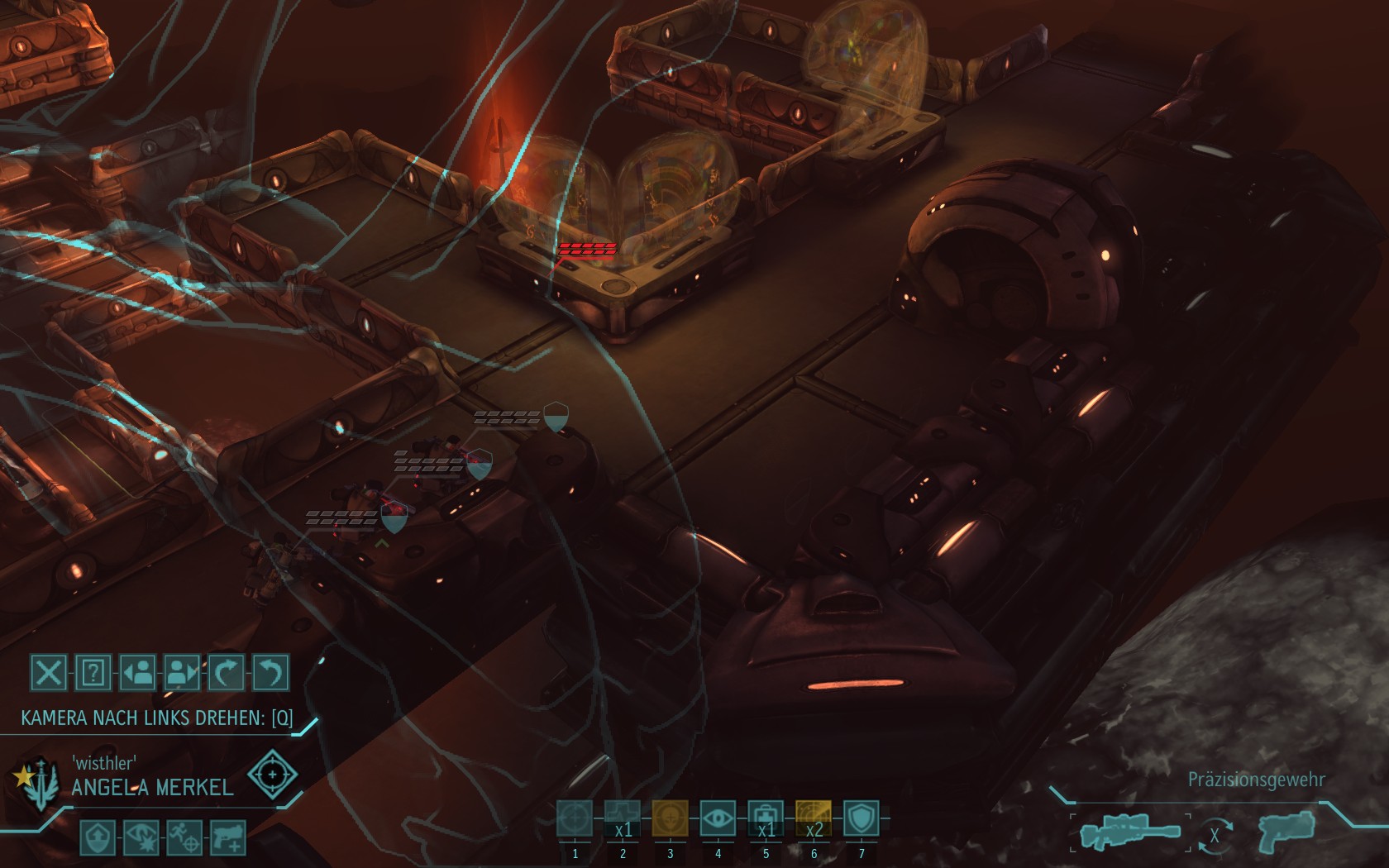Select the shield with up-arrow perk icon
Viewport: 1389px width, 868px height.
pos(96,837)
